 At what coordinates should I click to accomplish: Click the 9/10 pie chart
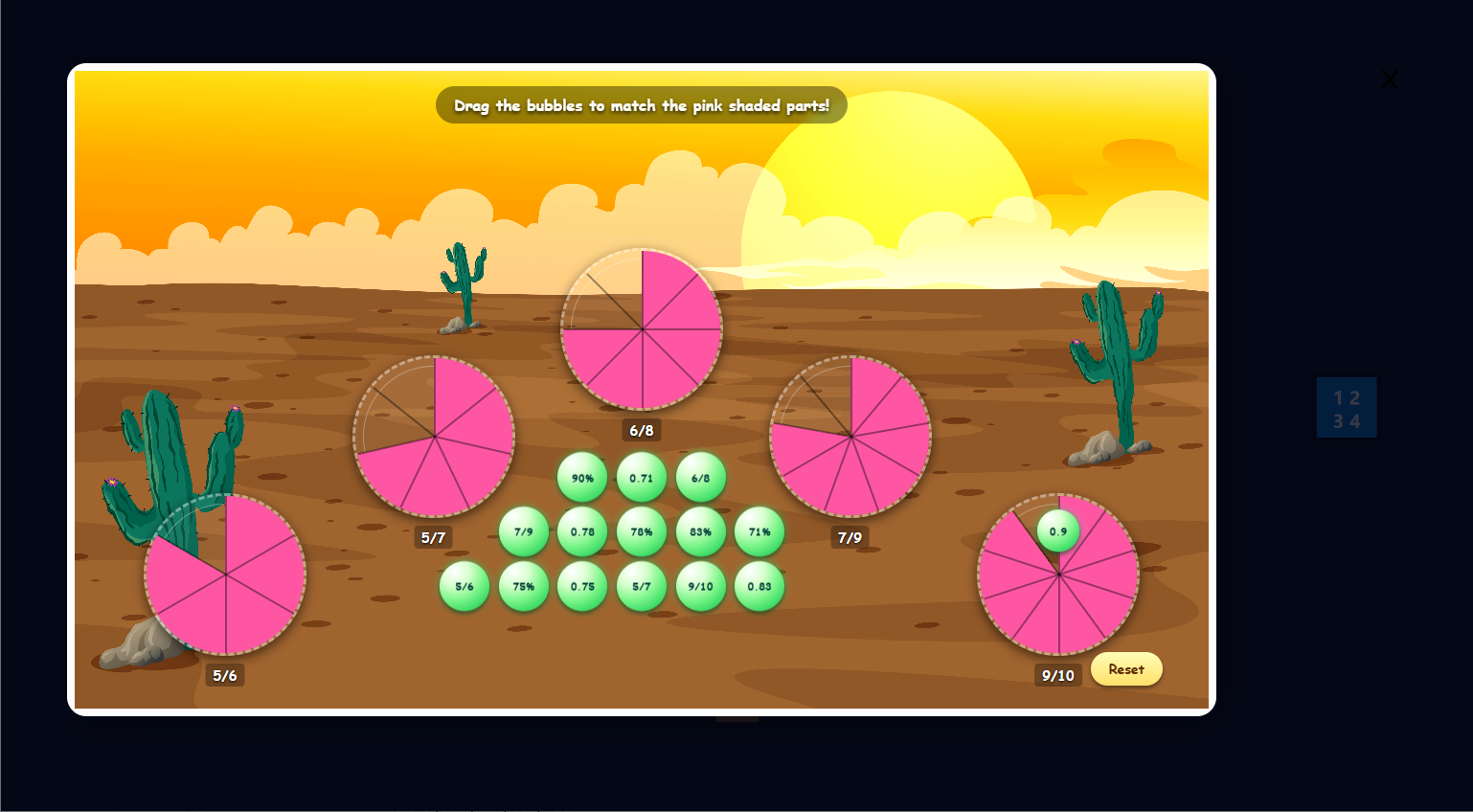(1058, 575)
